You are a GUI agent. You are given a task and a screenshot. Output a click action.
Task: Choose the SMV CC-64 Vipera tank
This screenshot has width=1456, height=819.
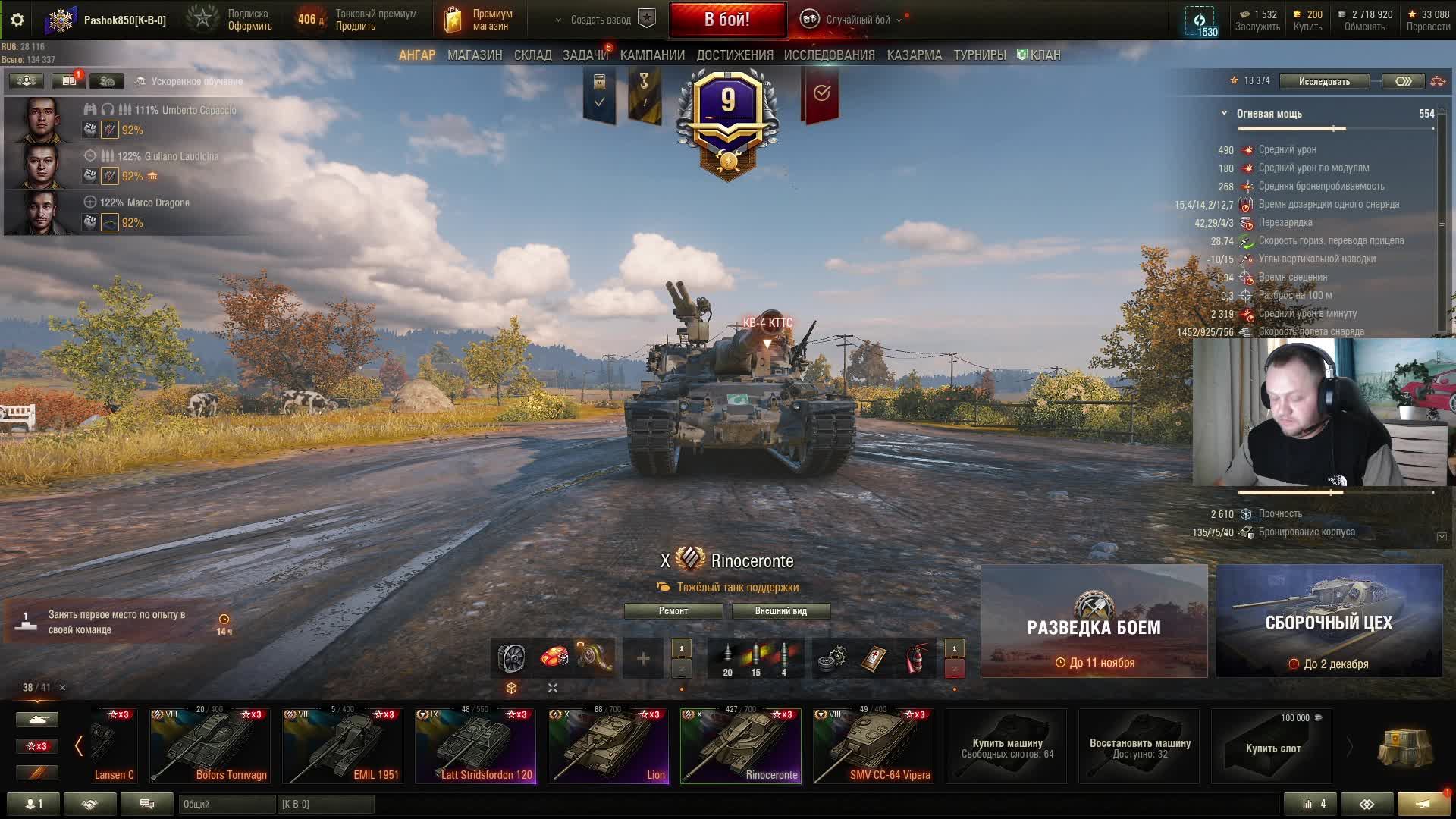coord(873,745)
